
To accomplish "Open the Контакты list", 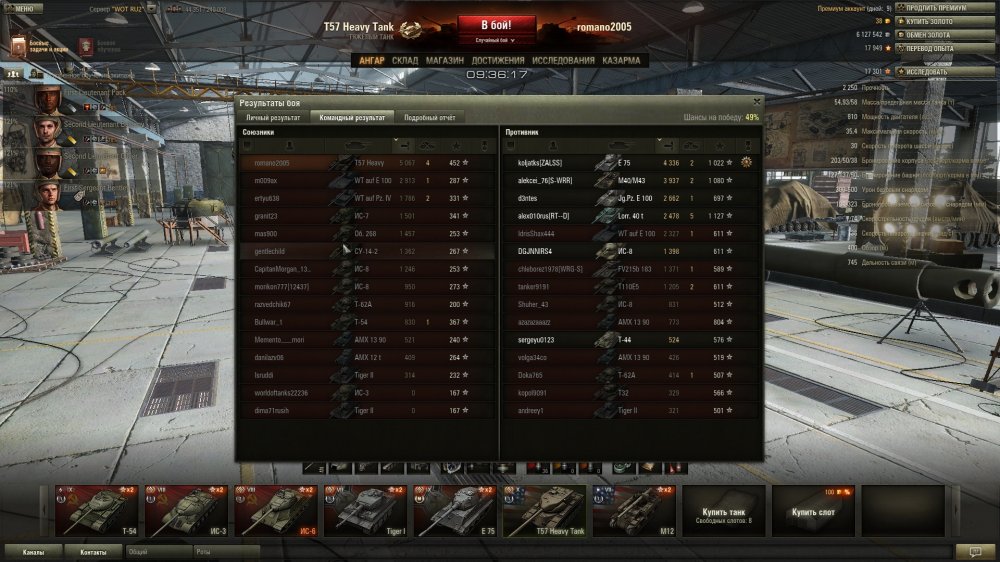I will click(x=94, y=551).
